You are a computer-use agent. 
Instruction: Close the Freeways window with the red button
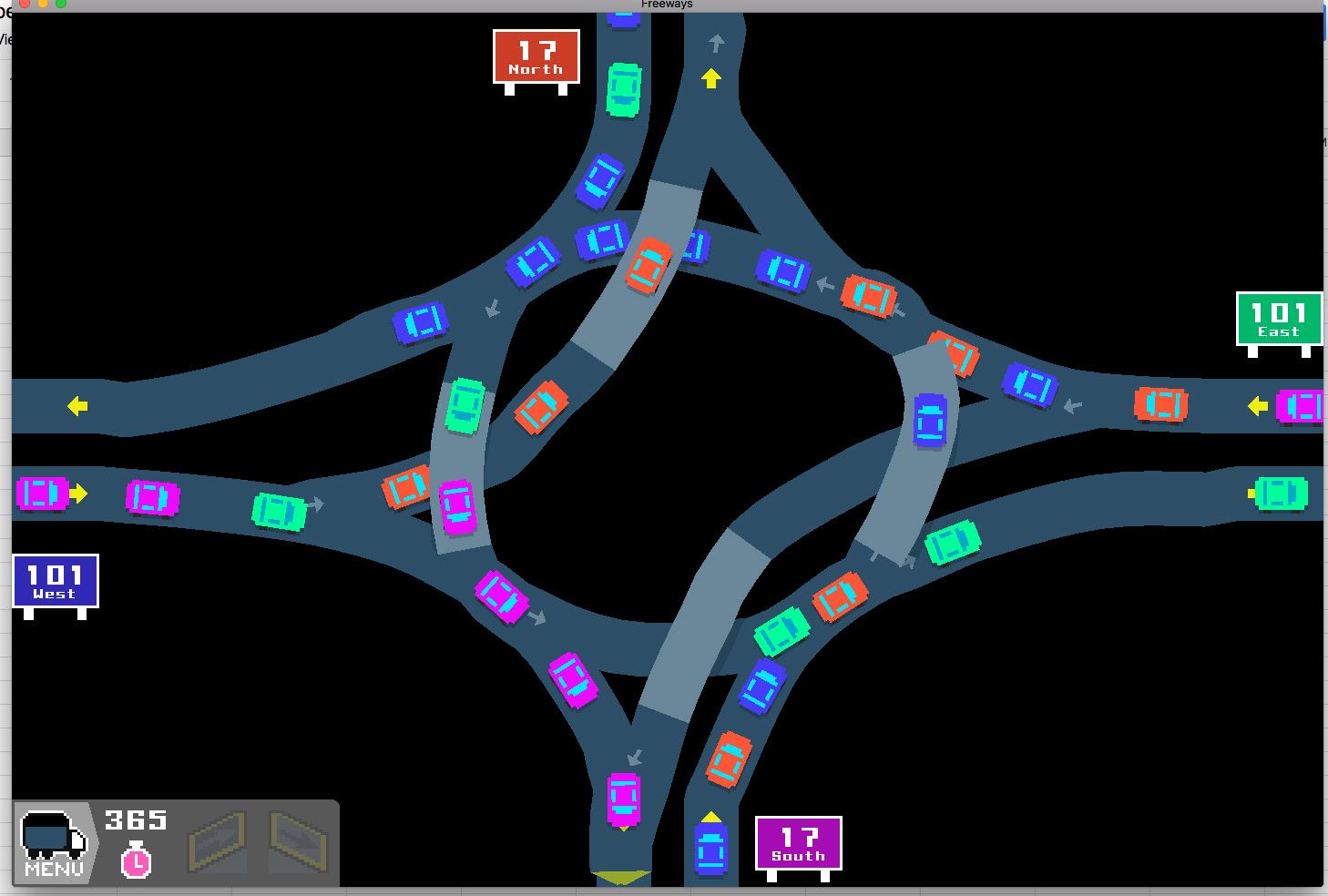pyautogui.click(x=25, y=4)
